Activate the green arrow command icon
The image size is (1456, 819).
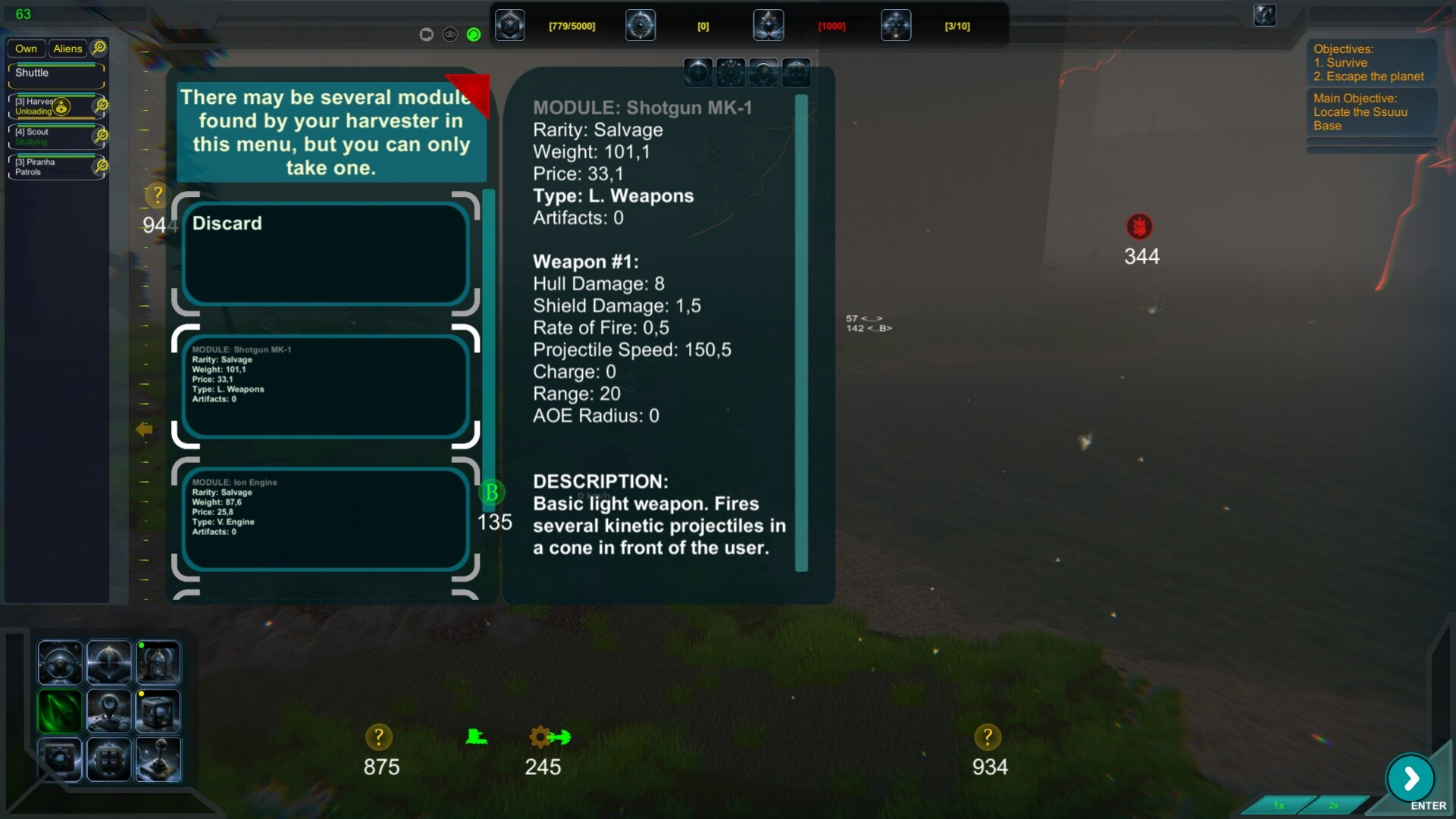(60, 711)
